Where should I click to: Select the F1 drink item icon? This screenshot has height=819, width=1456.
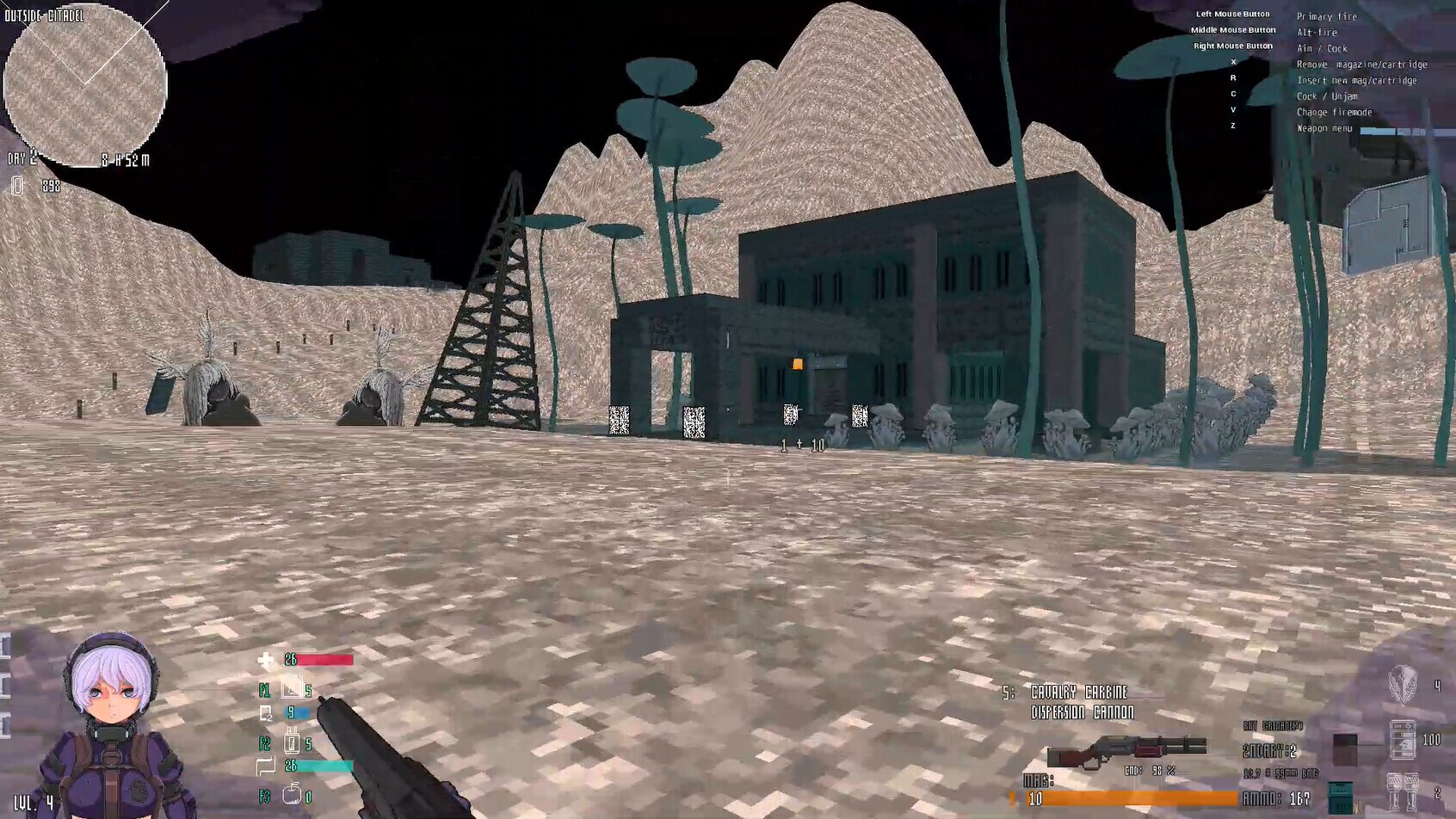(x=293, y=689)
